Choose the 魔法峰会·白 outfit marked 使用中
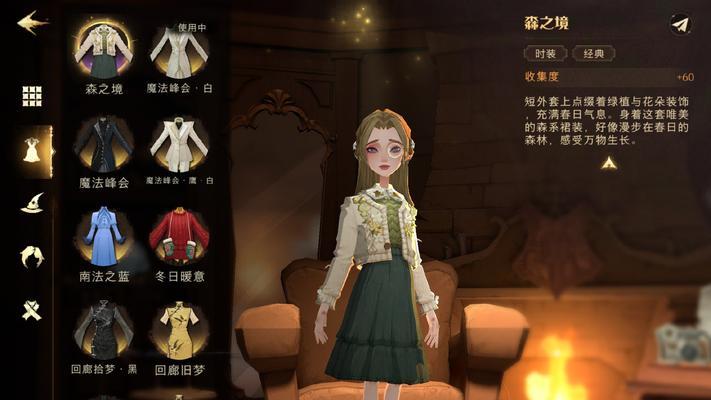 coord(179,52)
